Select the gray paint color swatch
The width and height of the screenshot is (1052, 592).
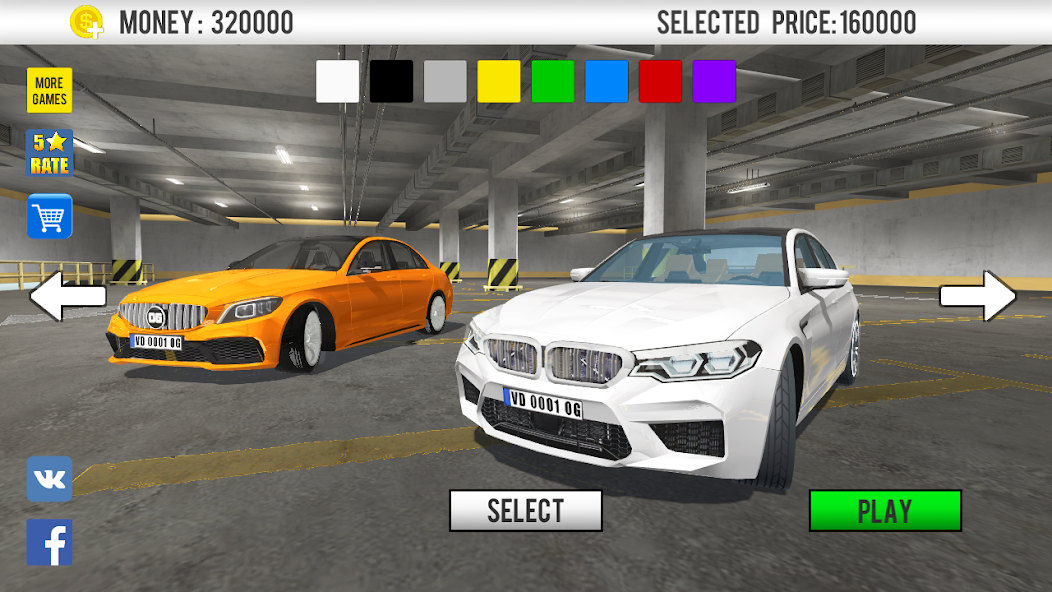[x=445, y=81]
